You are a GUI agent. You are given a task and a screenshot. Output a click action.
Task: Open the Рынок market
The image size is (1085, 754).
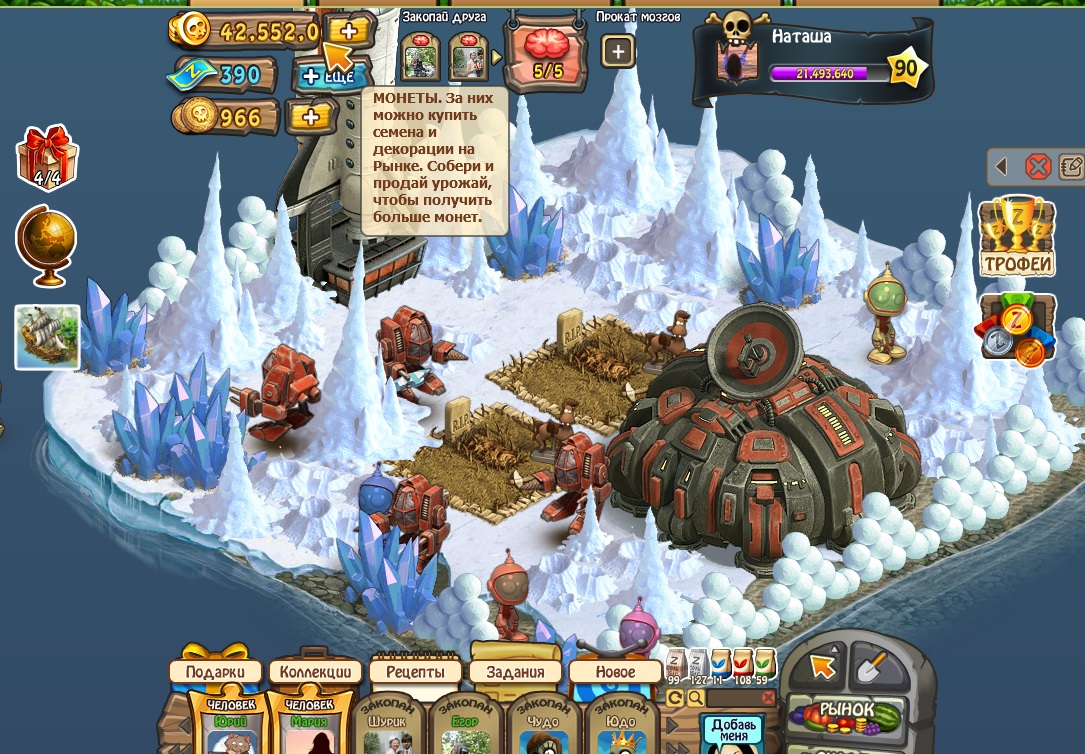pos(846,712)
